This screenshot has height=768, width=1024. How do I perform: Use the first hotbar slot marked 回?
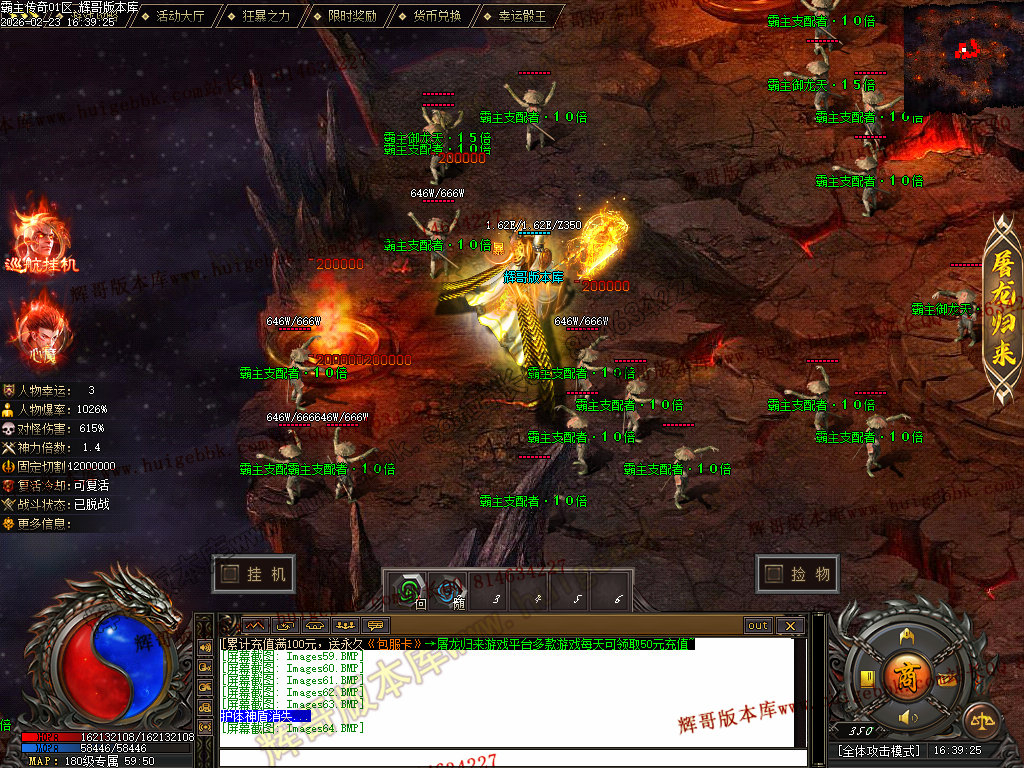[x=407, y=591]
